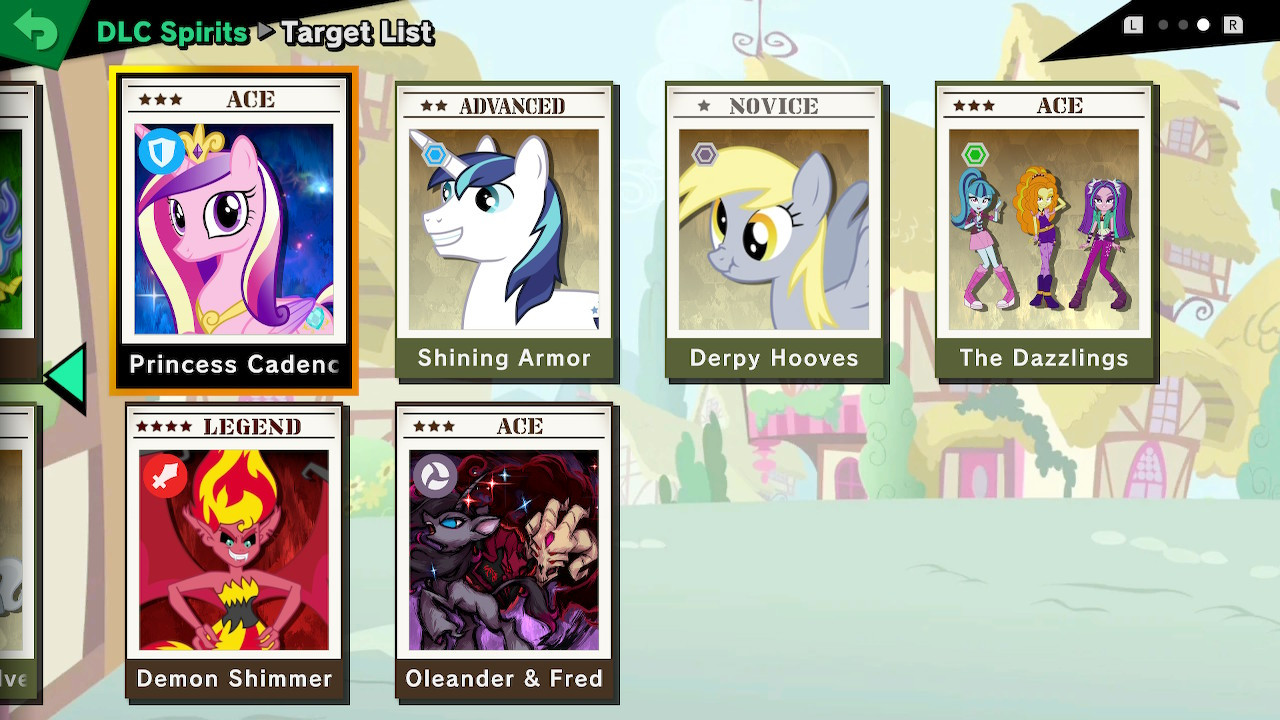Screen dimensions: 1280x720
Task: Click the swirl type icon on Oleander & Fred
Action: 435,475
